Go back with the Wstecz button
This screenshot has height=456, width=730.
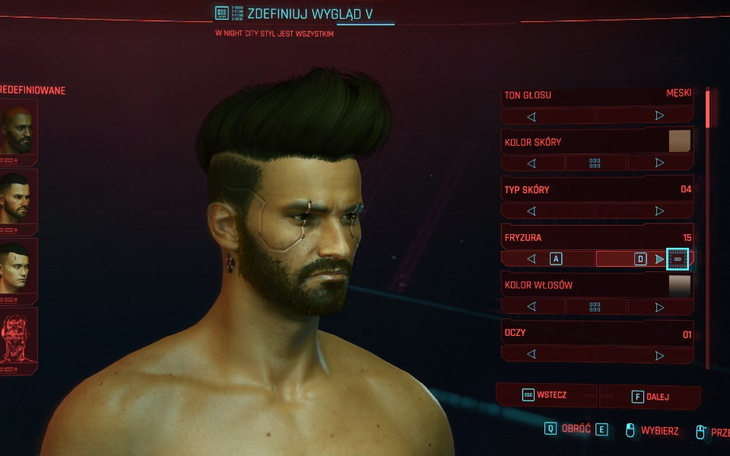pyautogui.click(x=546, y=395)
